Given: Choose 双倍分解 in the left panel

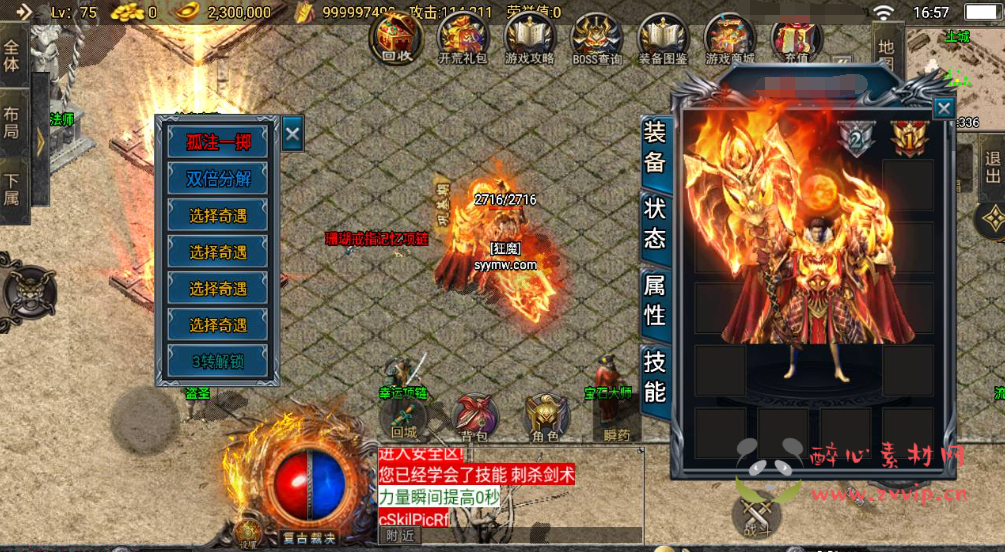Looking at the screenshot, I should [x=218, y=179].
